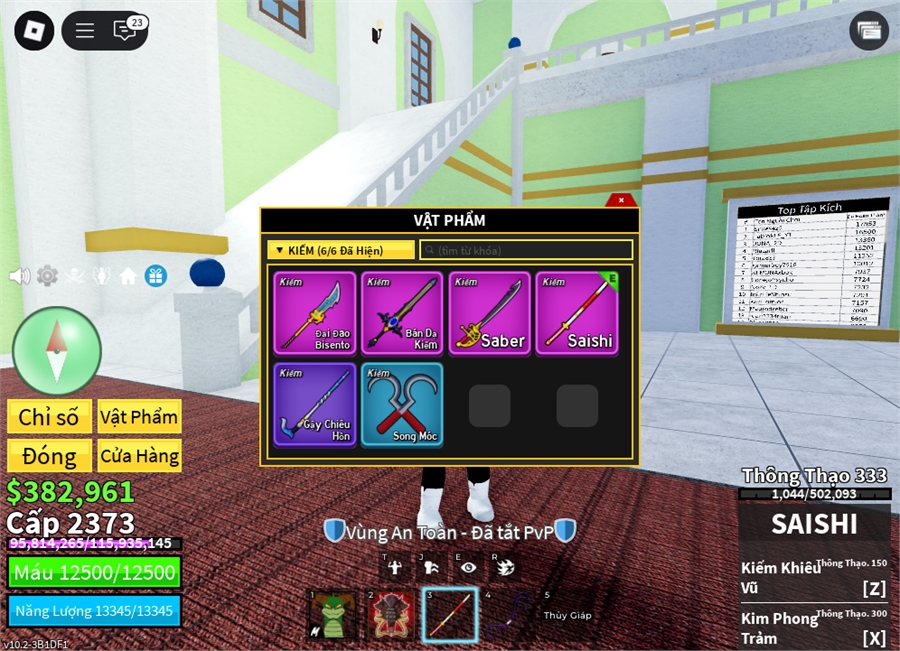Select the Saber sword item
This screenshot has height=651, width=900.
coord(489,313)
